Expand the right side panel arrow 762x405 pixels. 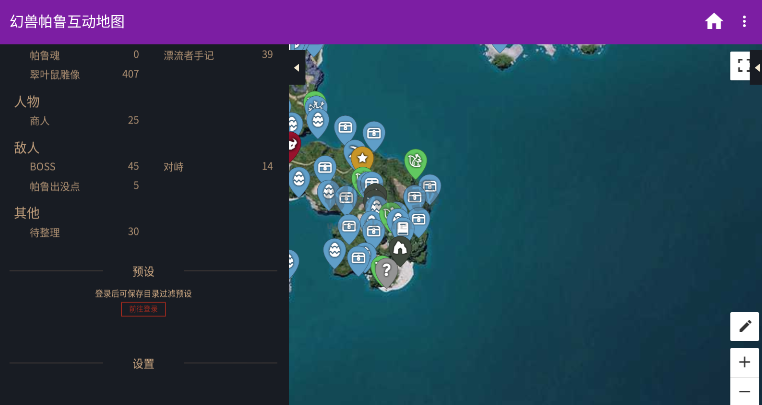click(x=756, y=67)
